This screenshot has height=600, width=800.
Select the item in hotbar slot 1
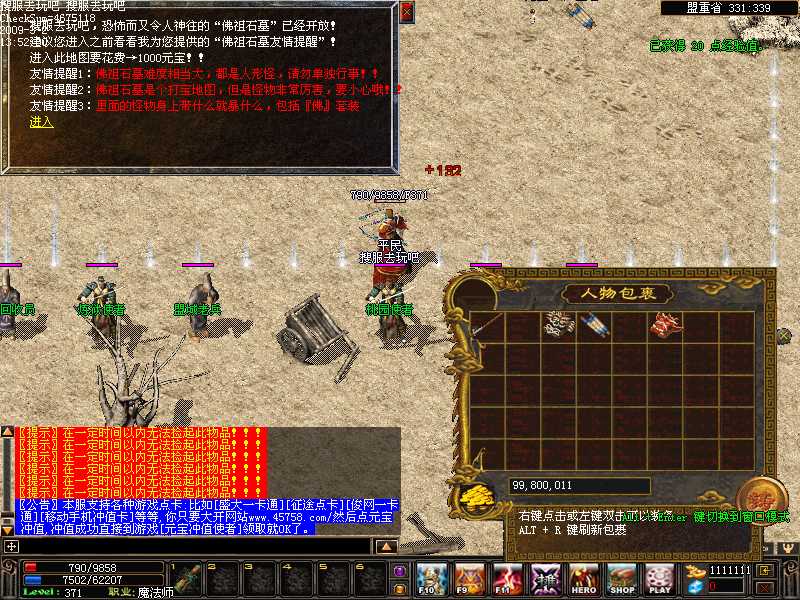188,580
